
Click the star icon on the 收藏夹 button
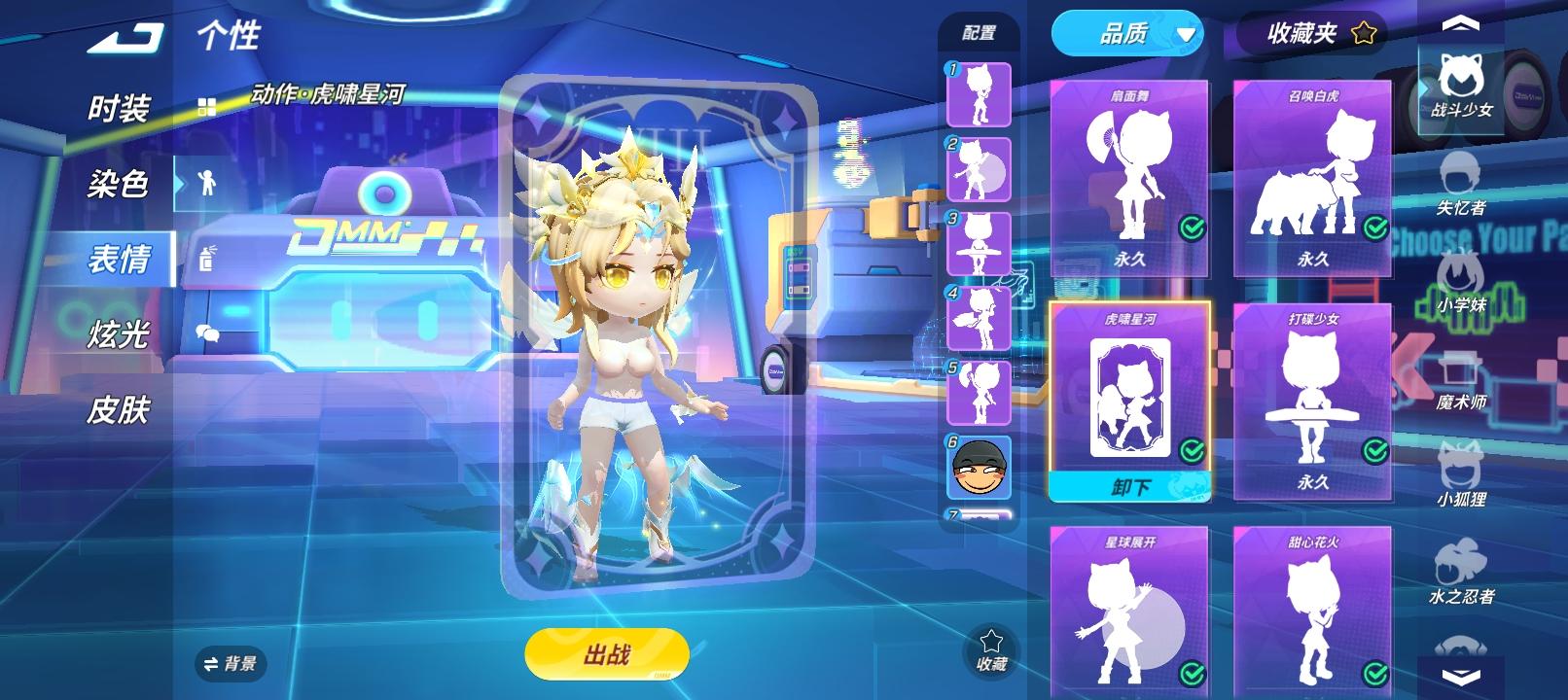[1366, 33]
